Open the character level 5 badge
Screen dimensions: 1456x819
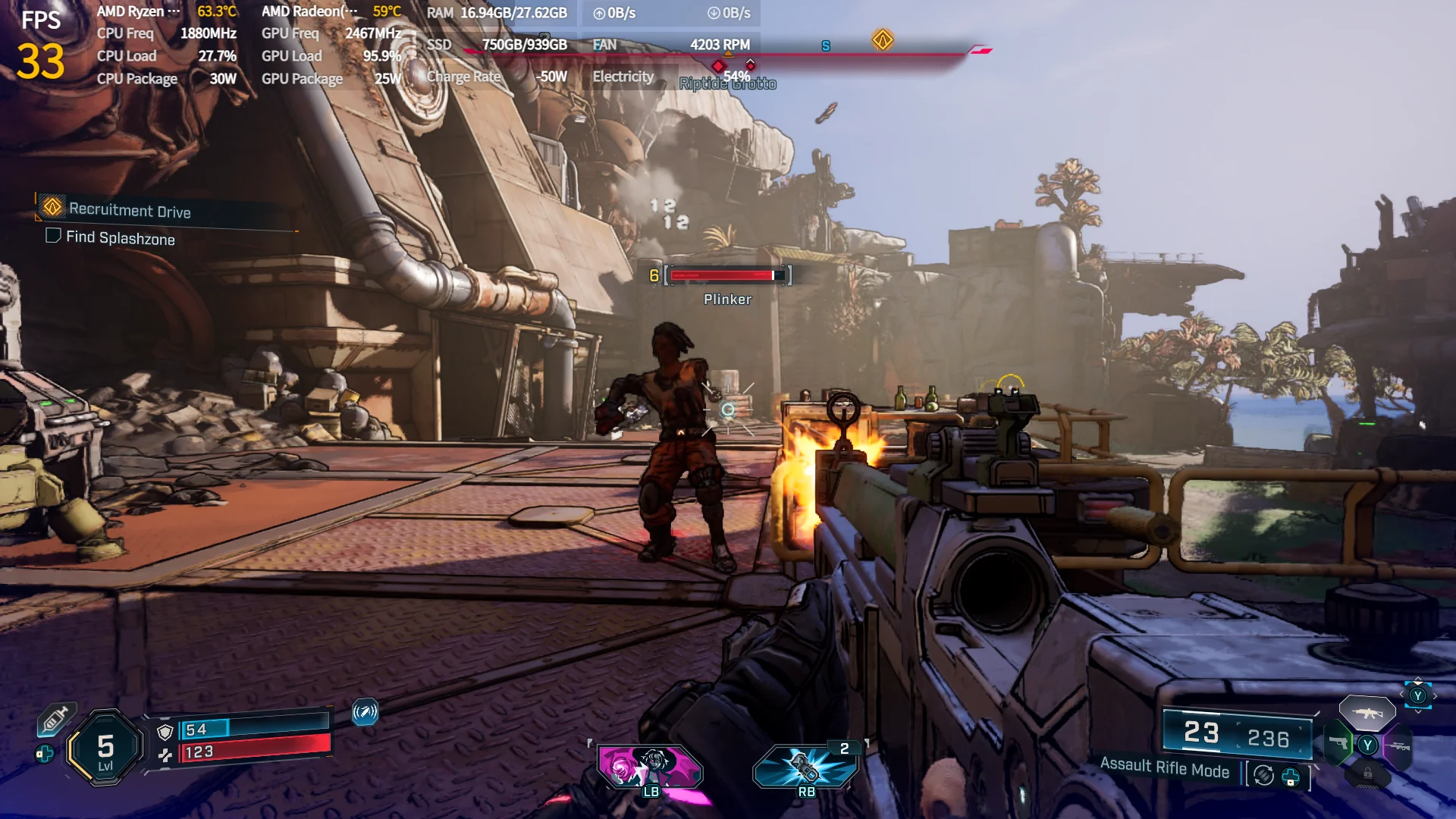point(105,748)
